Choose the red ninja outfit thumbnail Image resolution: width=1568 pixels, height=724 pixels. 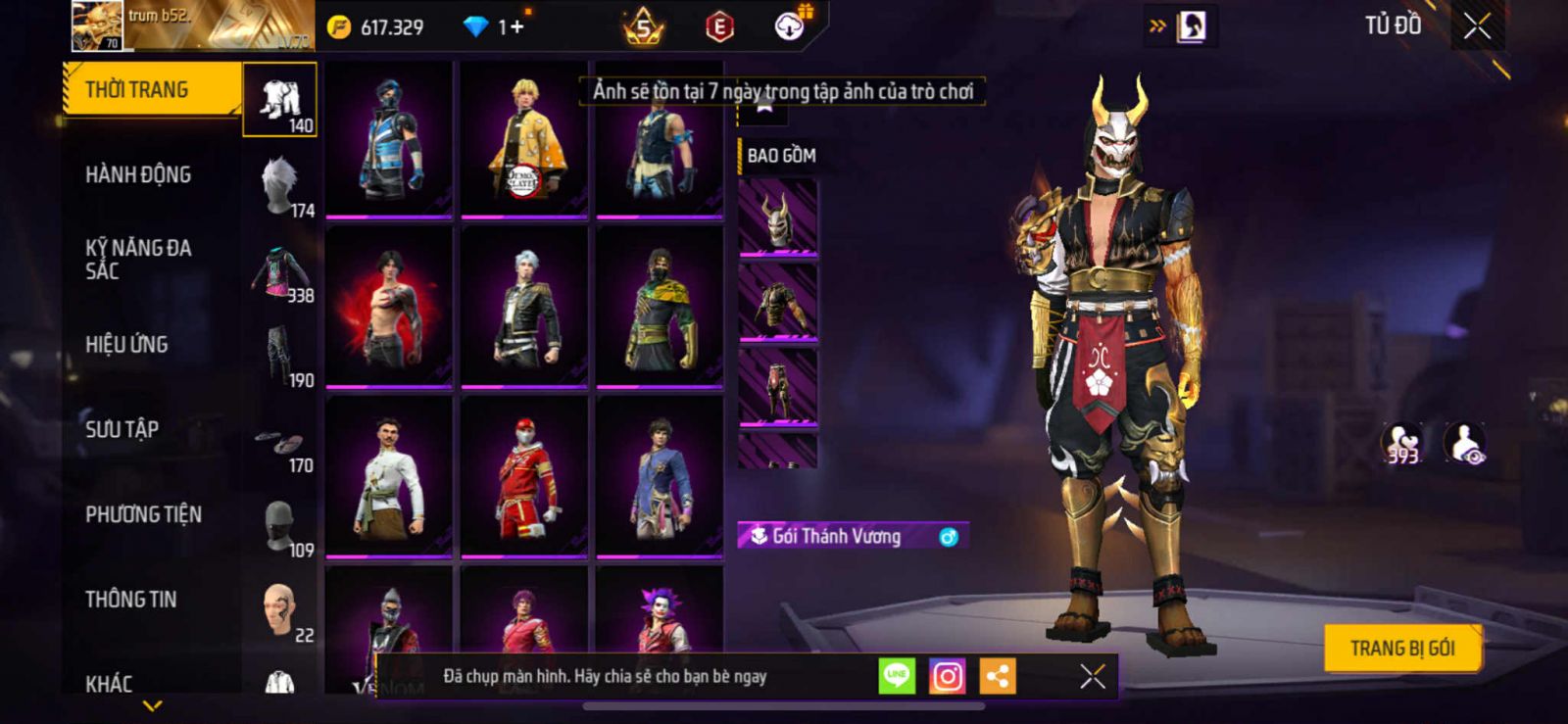pyautogui.click(x=524, y=478)
